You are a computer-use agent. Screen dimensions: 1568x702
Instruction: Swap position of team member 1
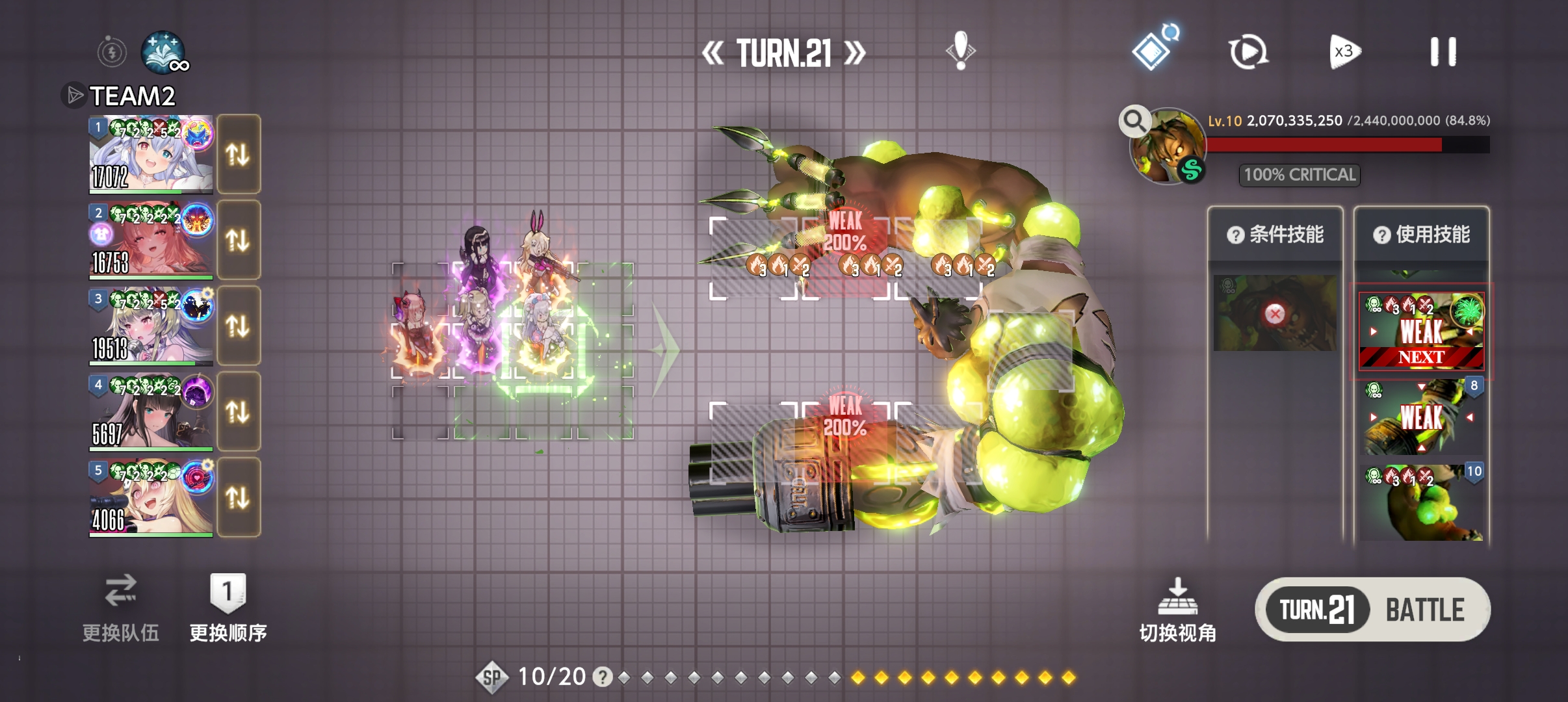tap(238, 155)
